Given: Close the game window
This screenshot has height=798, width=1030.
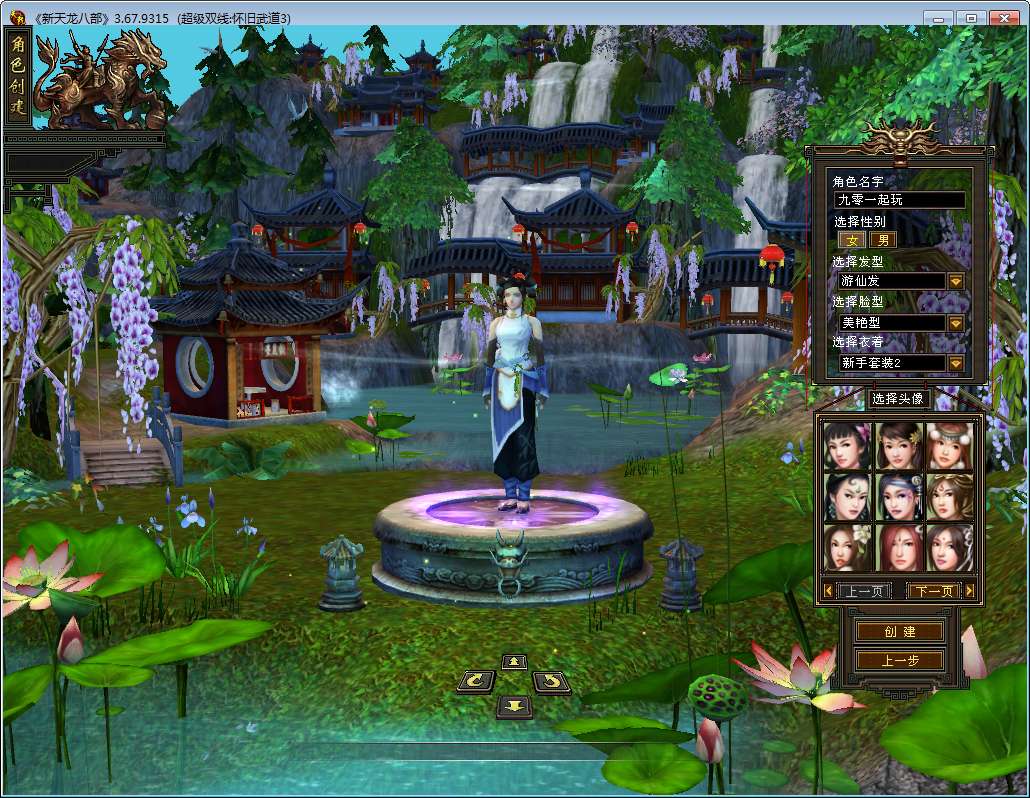Looking at the screenshot, I should pyautogui.click(x=1005, y=17).
